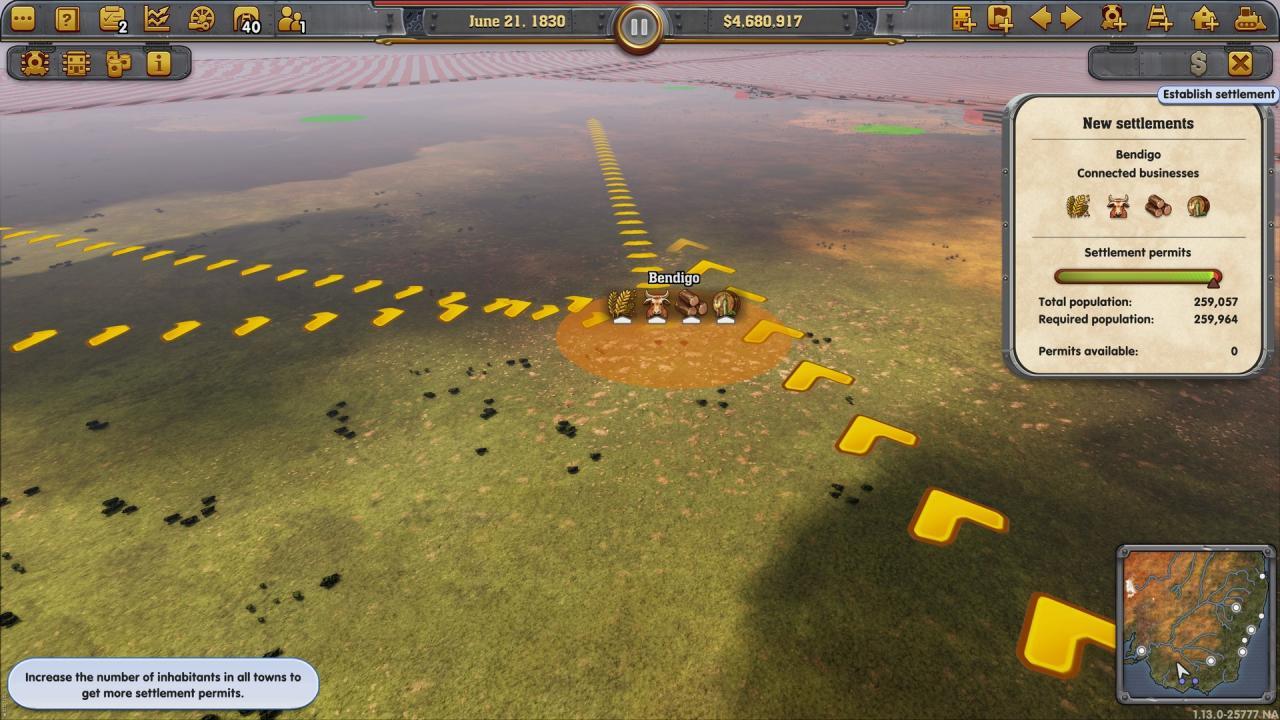Click the back arrow navigation icon

[1041, 17]
